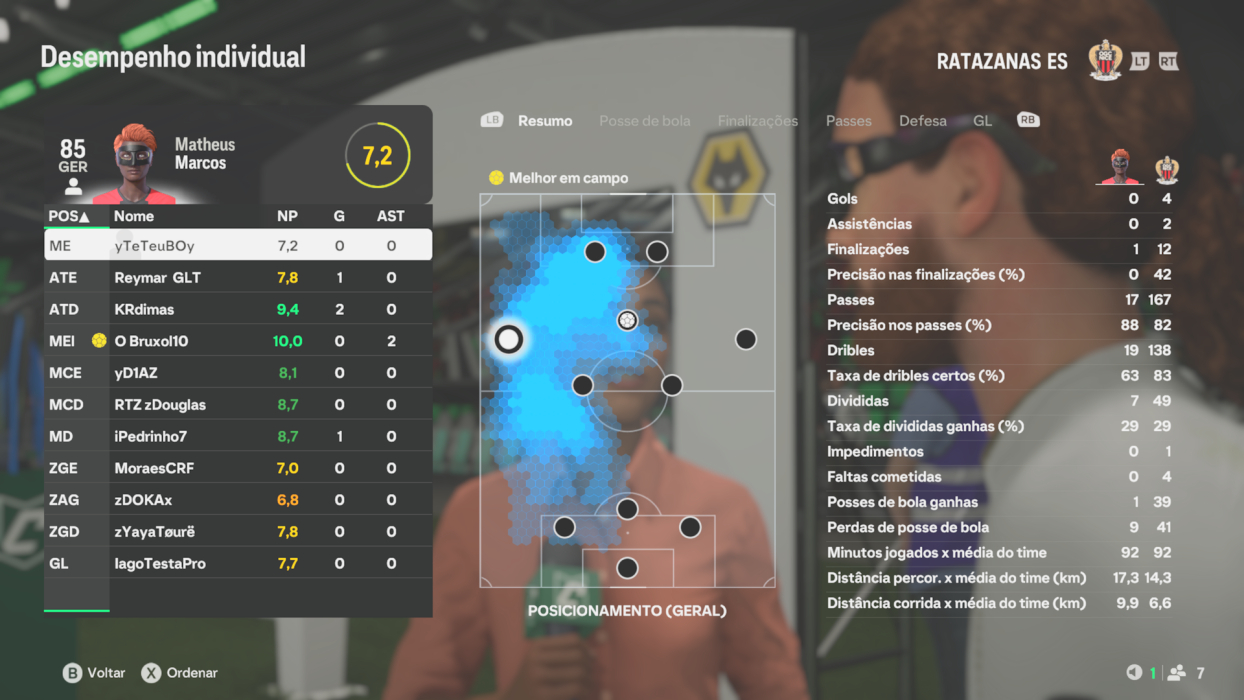Sort the list by POS column
Image resolution: width=1244 pixels, height=700 pixels.
[x=69, y=216]
